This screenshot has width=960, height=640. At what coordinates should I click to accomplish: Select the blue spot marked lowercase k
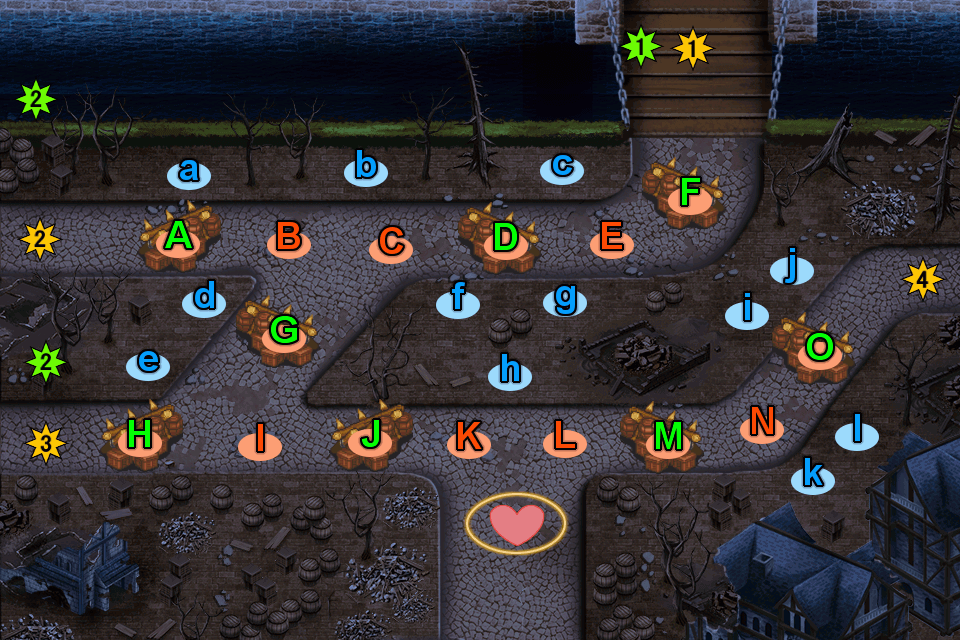tap(813, 478)
